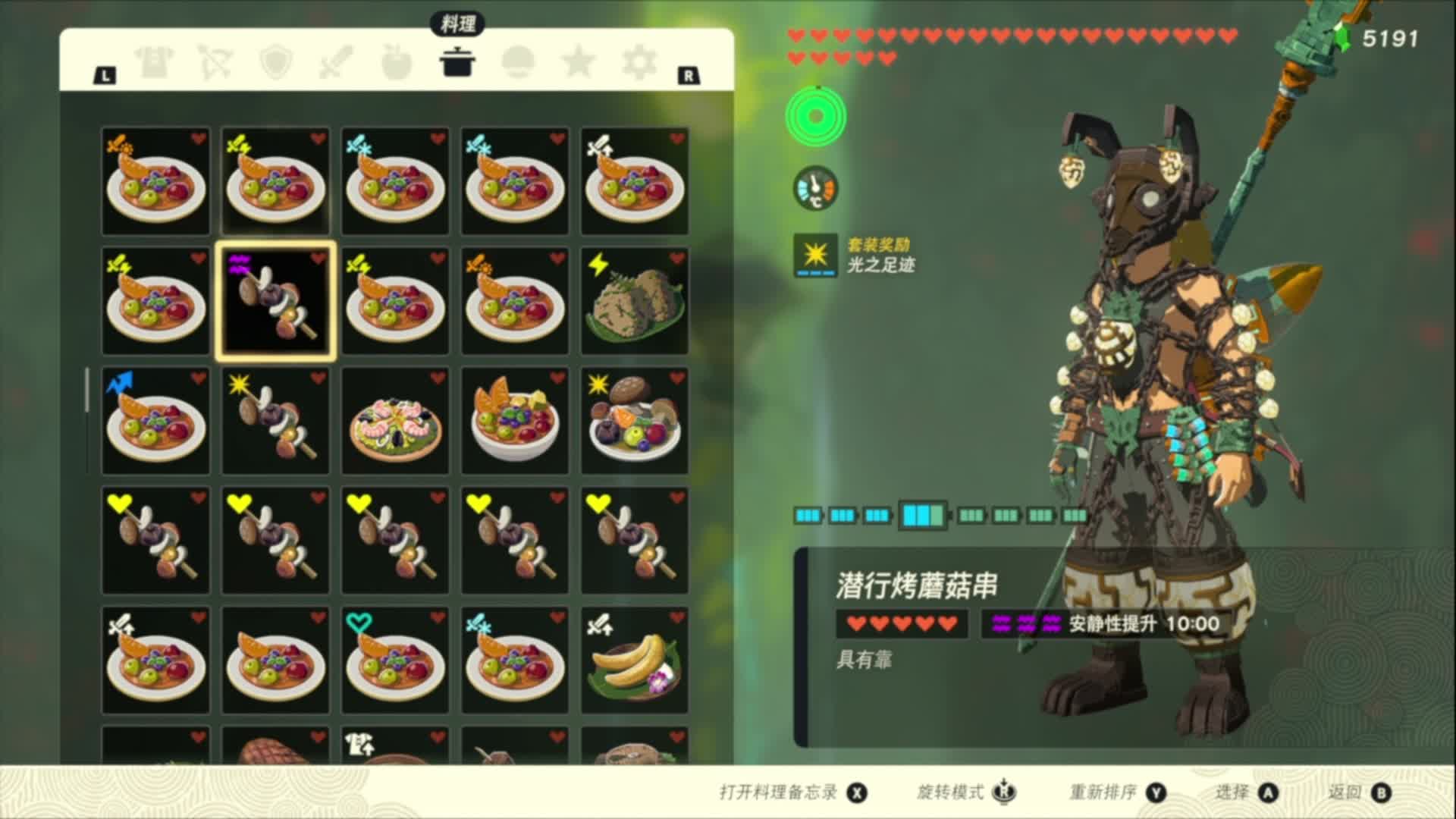Select the highlighted sneaky mushroom skewer
Image resolution: width=1456 pixels, height=819 pixels.
coord(275,301)
